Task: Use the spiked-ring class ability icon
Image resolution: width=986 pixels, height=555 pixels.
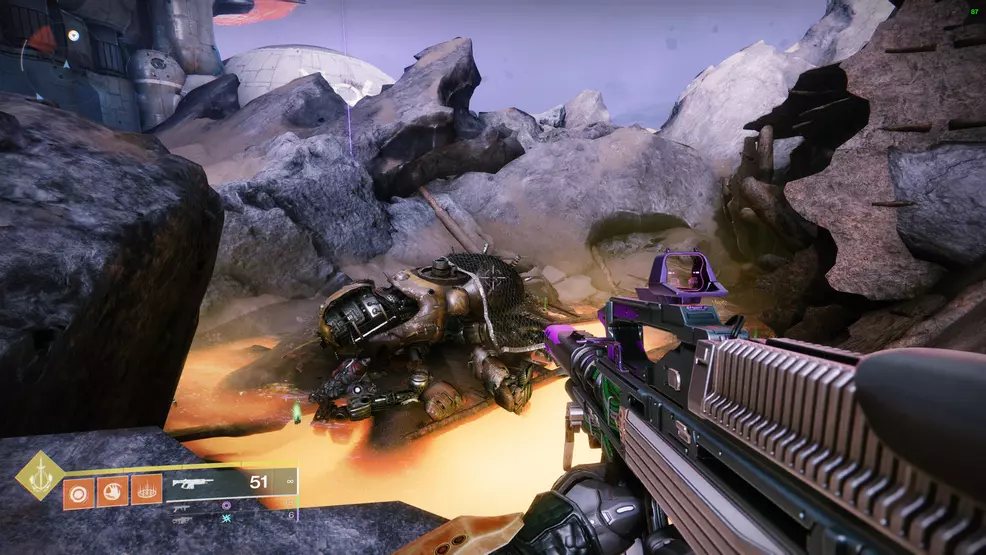Action: pyautogui.click(x=146, y=491)
